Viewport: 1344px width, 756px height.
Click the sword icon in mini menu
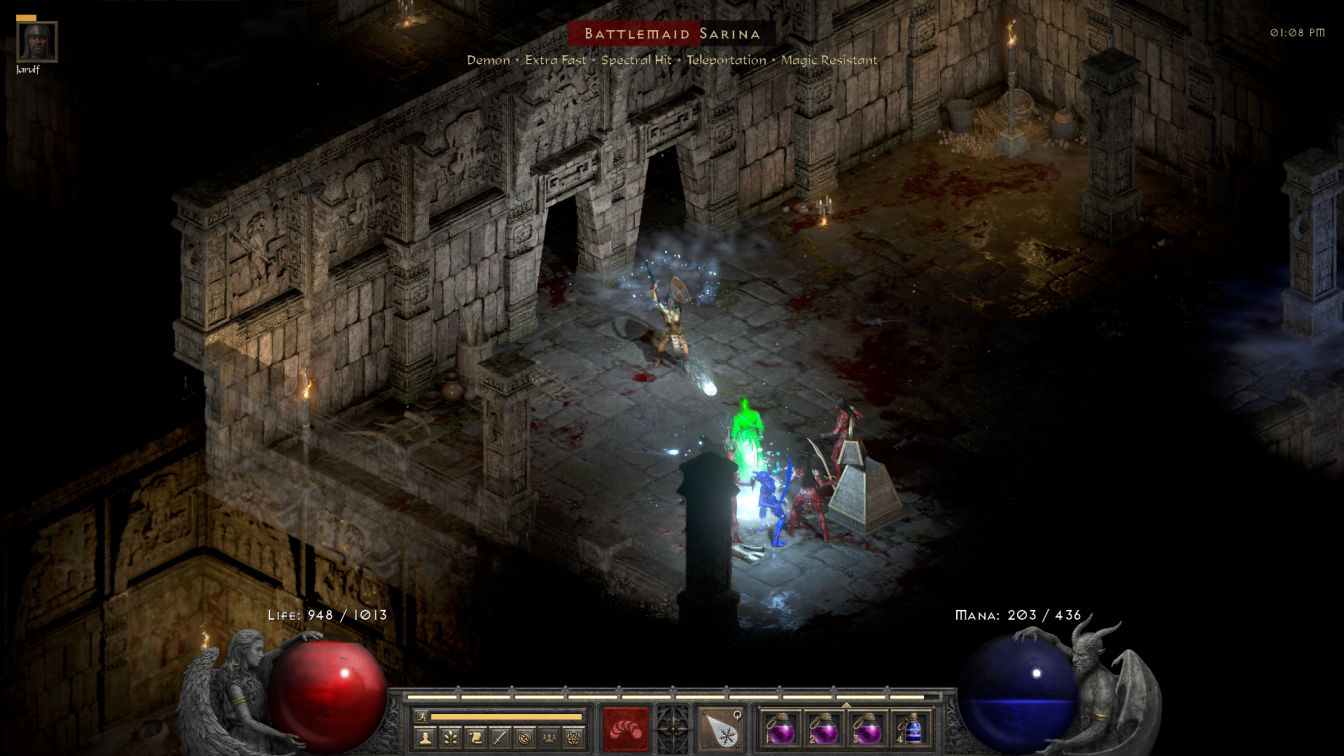point(500,738)
